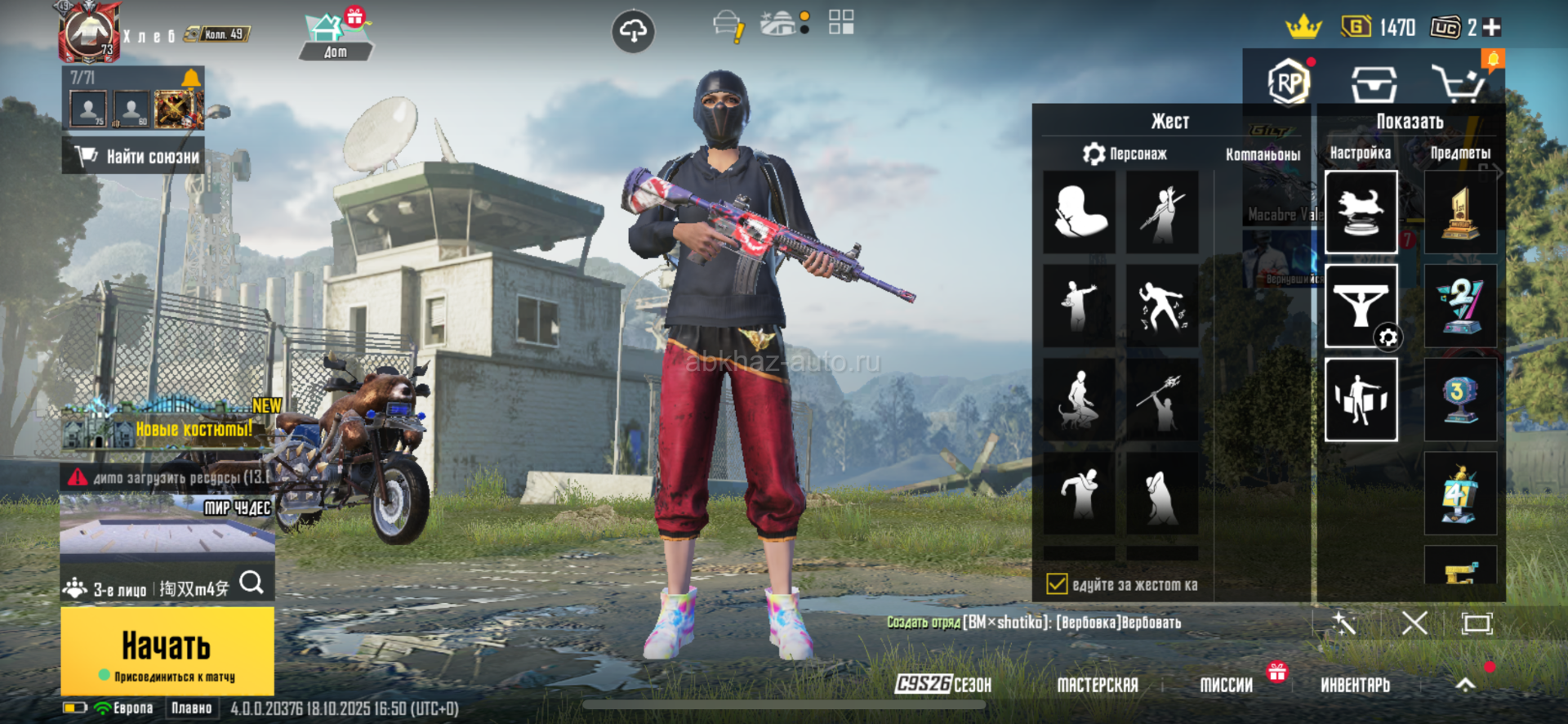
Task: Open the C9S26 season page
Action: 942,685
